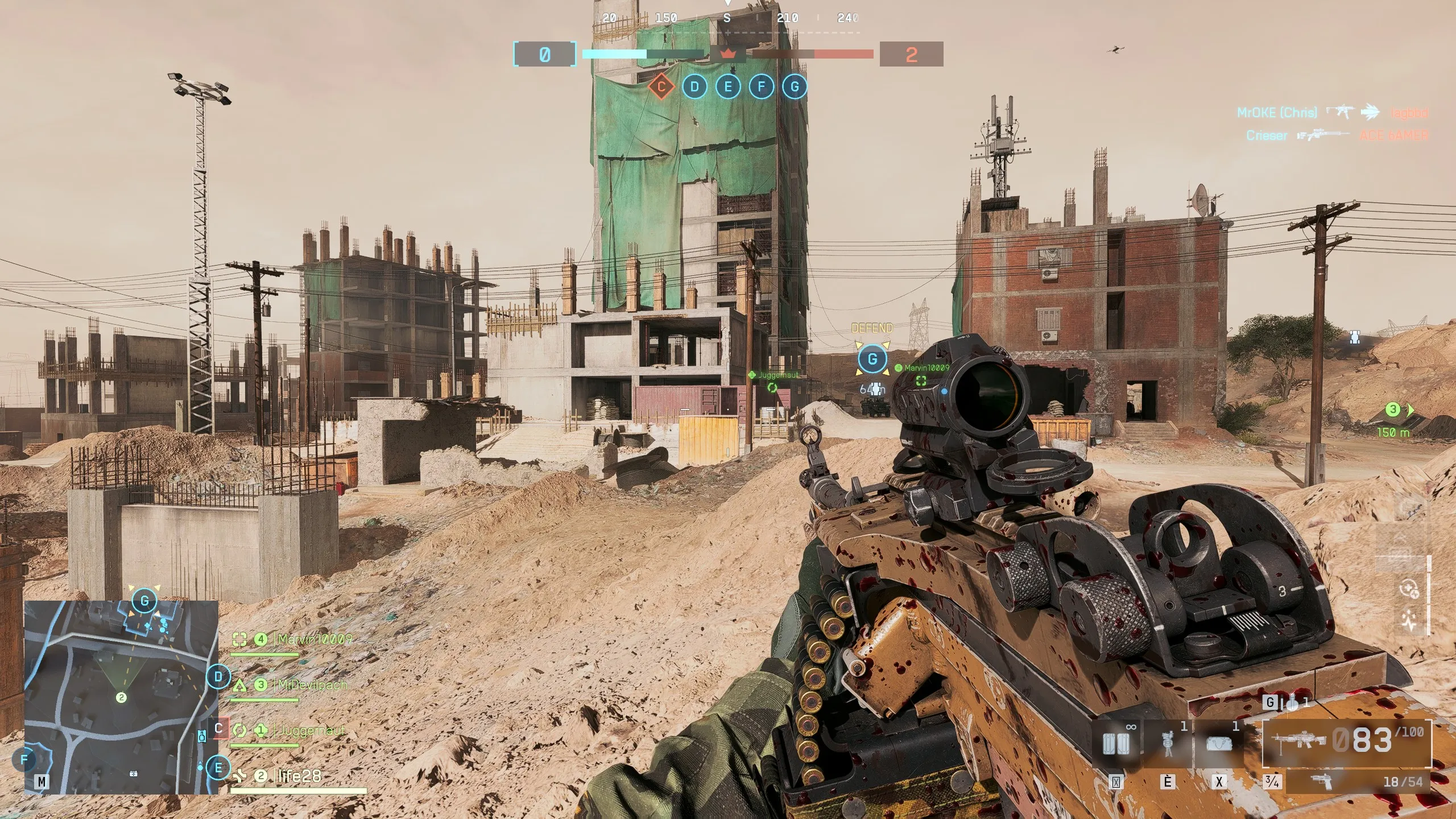Click the sniper rifle icon next to Crieser
The height and width of the screenshot is (819, 1456).
(x=1322, y=135)
